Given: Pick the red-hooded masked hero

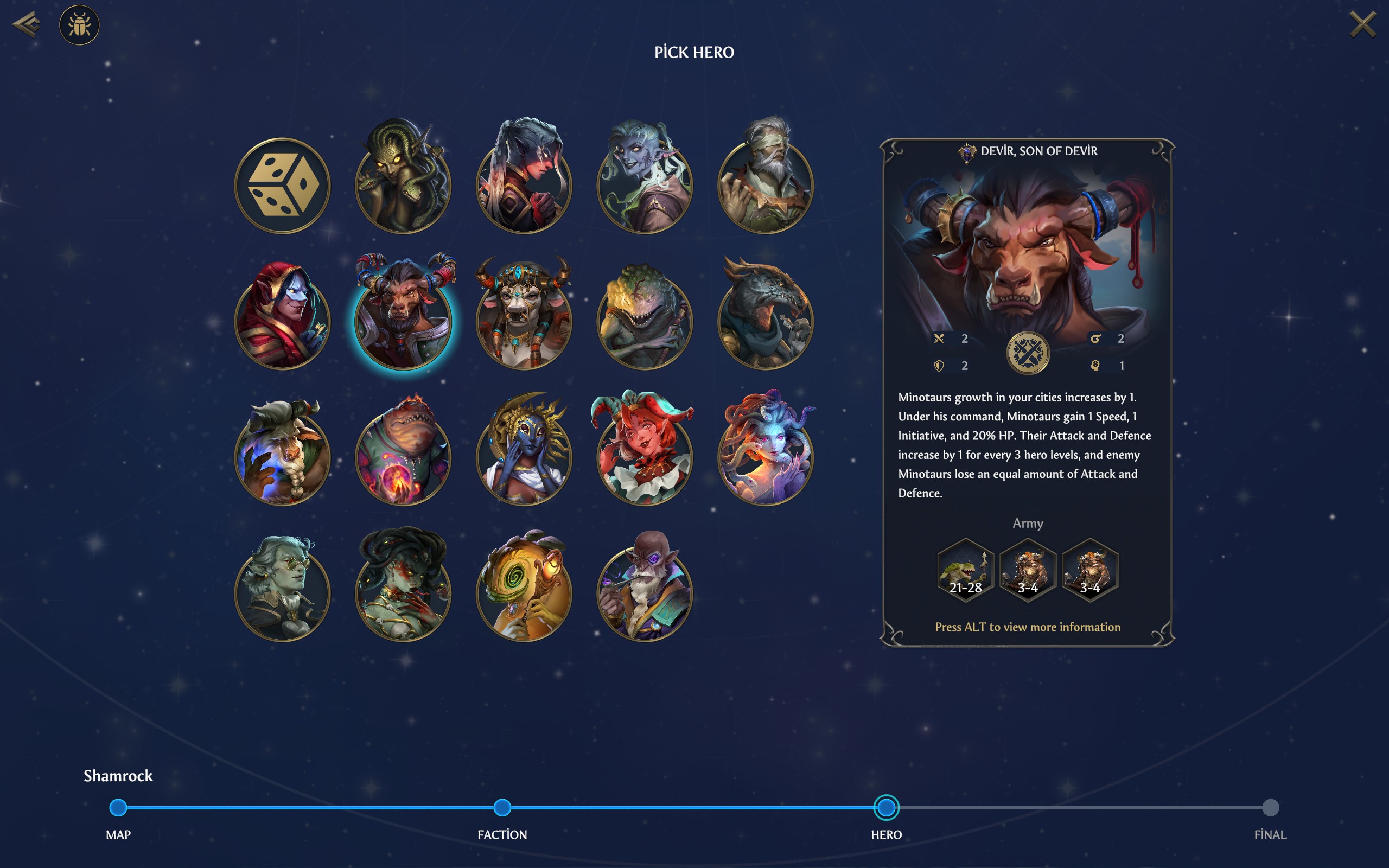Looking at the screenshot, I should [x=282, y=320].
